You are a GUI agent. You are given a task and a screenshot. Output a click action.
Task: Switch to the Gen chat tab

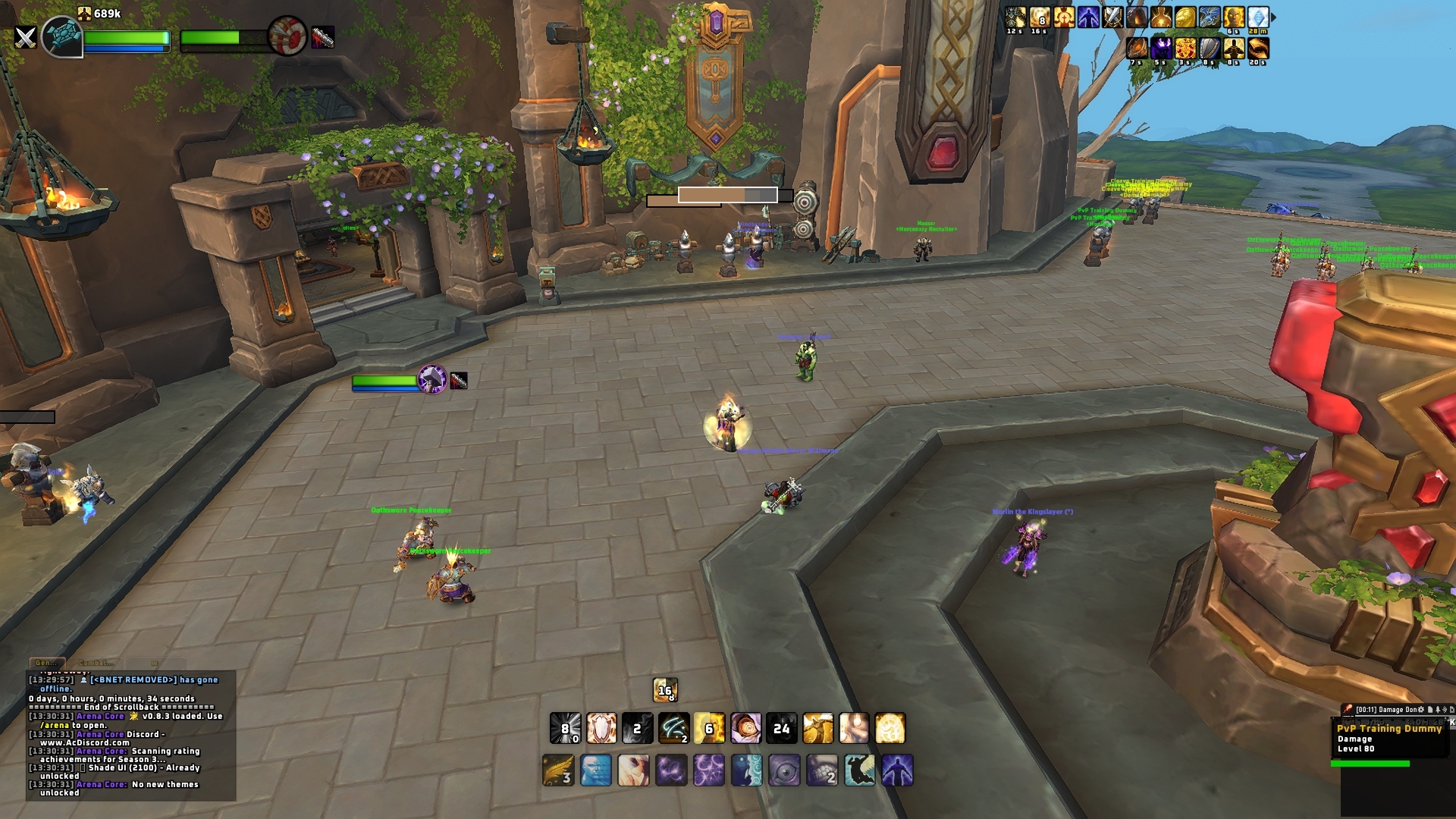(x=47, y=661)
